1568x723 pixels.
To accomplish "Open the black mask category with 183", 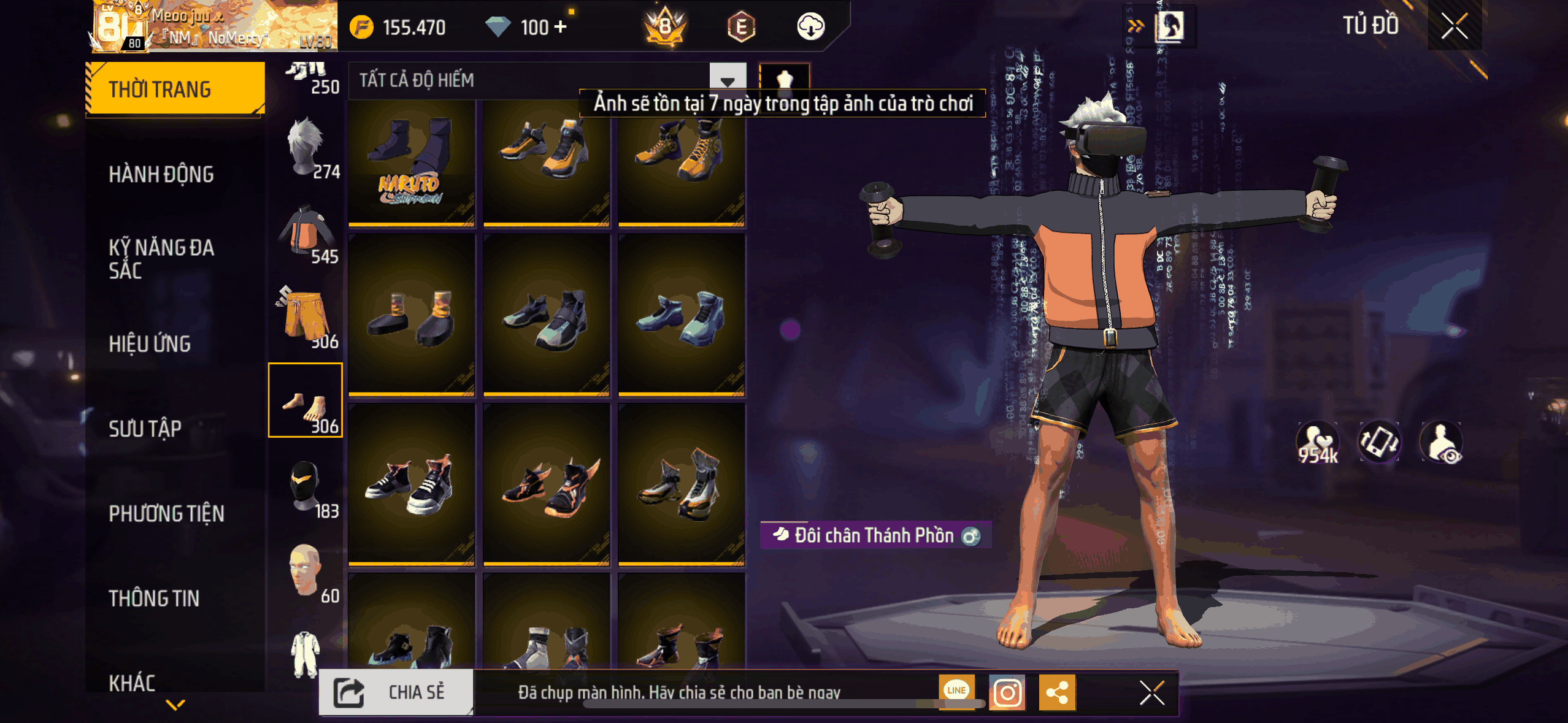I will pyautogui.click(x=306, y=488).
